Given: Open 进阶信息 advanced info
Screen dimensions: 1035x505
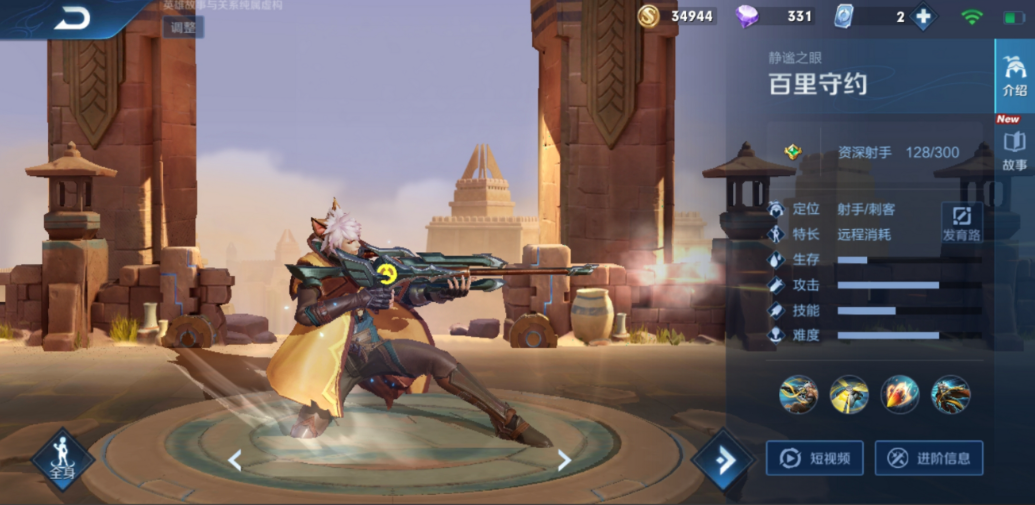Looking at the screenshot, I should [928, 458].
